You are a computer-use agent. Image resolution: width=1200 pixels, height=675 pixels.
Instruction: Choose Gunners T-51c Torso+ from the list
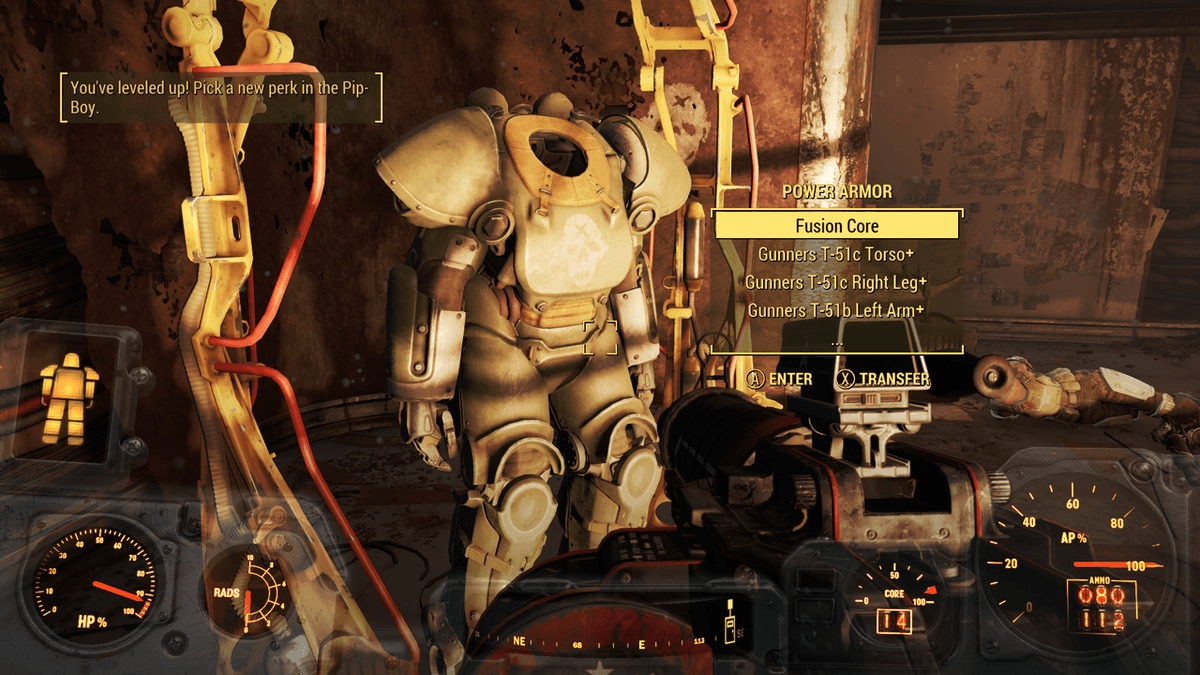tap(837, 254)
